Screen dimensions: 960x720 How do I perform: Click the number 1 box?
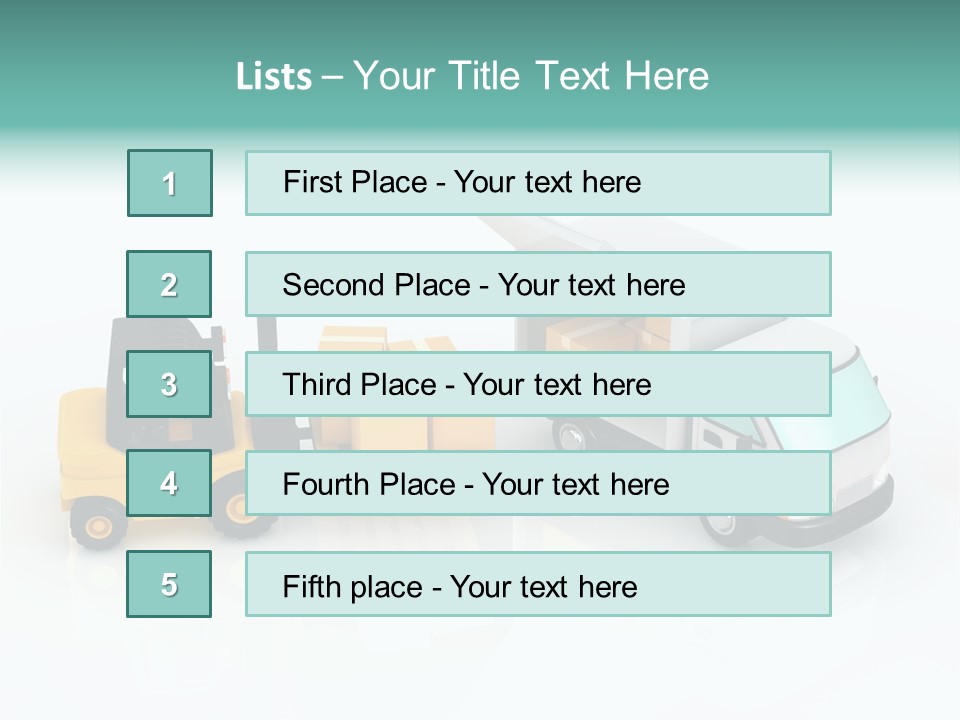point(170,183)
